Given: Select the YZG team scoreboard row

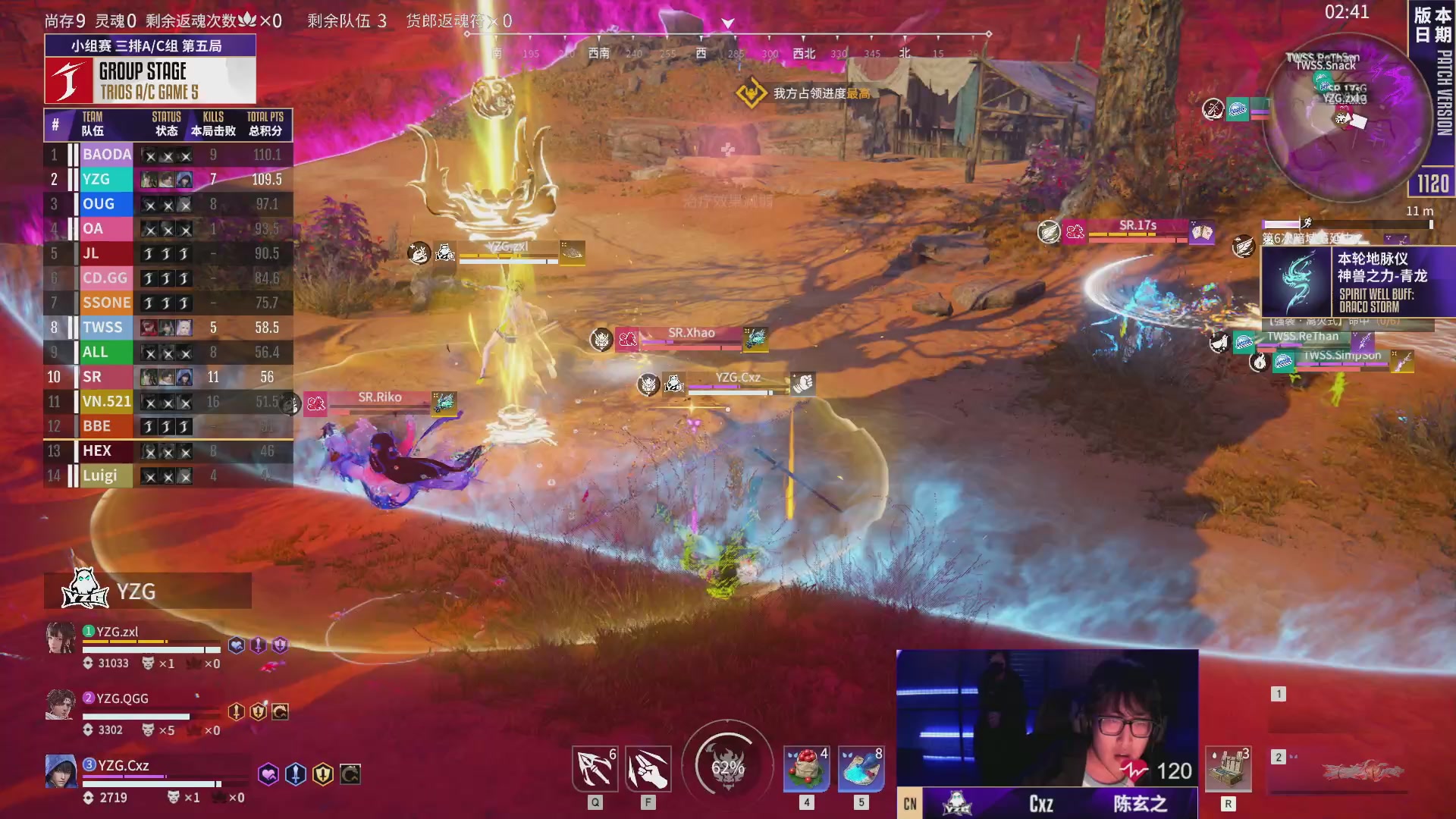Looking at the screenshot, I should (168, 180).
